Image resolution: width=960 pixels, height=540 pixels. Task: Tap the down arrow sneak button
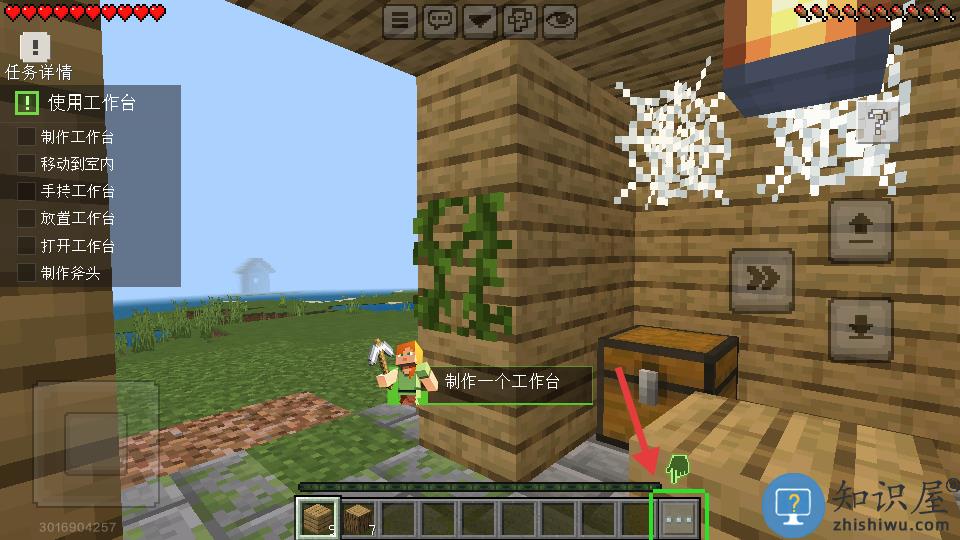tap(861, 328)
